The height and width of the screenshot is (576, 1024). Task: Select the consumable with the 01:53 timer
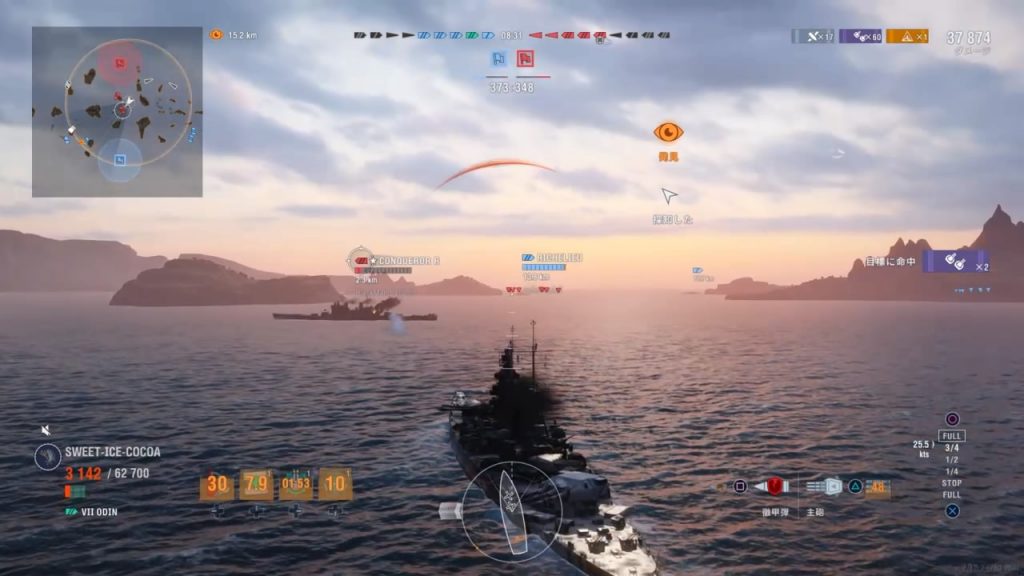point(296,485)
